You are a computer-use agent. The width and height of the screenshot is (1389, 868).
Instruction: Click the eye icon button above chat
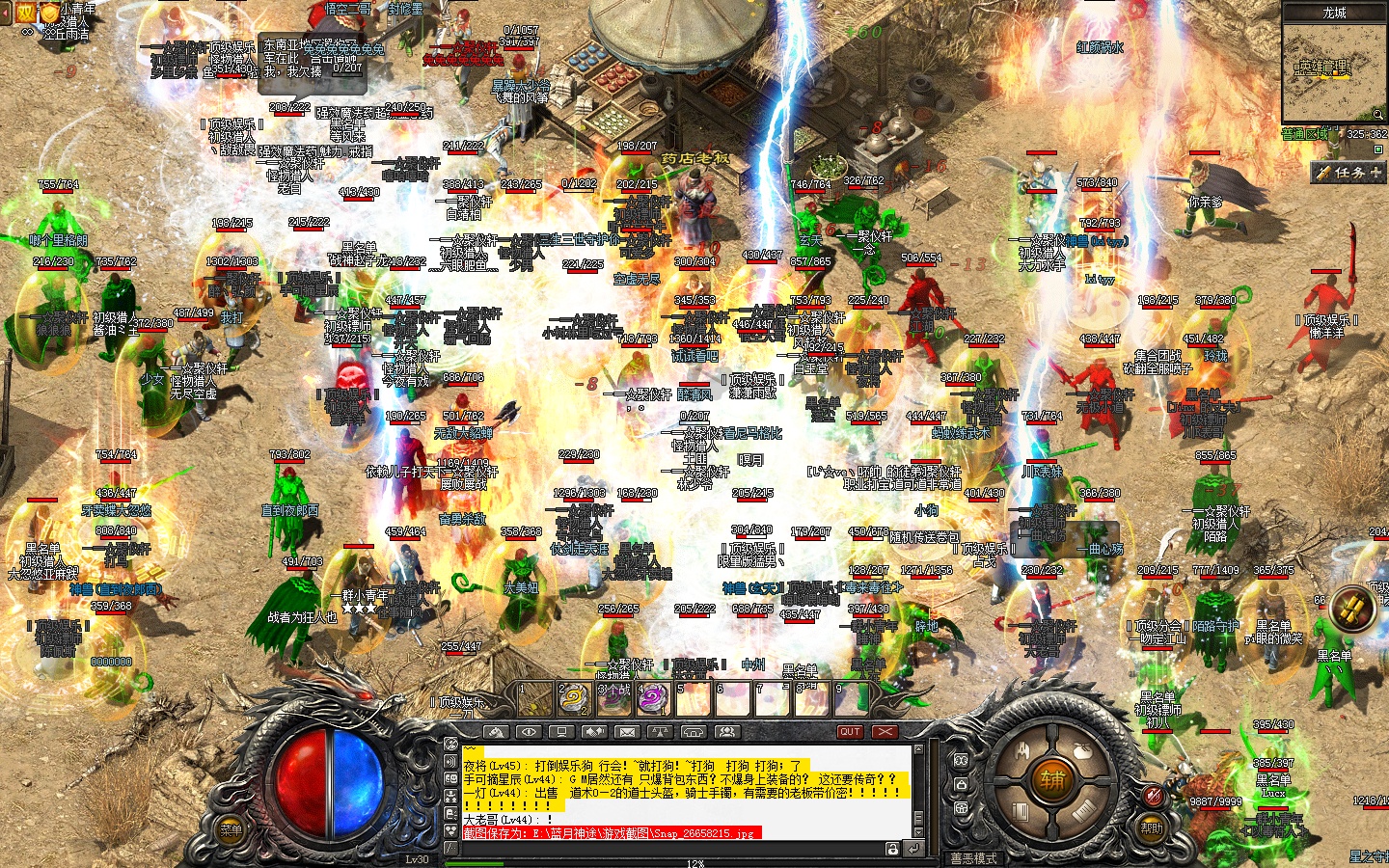click(x=529, y=732)
